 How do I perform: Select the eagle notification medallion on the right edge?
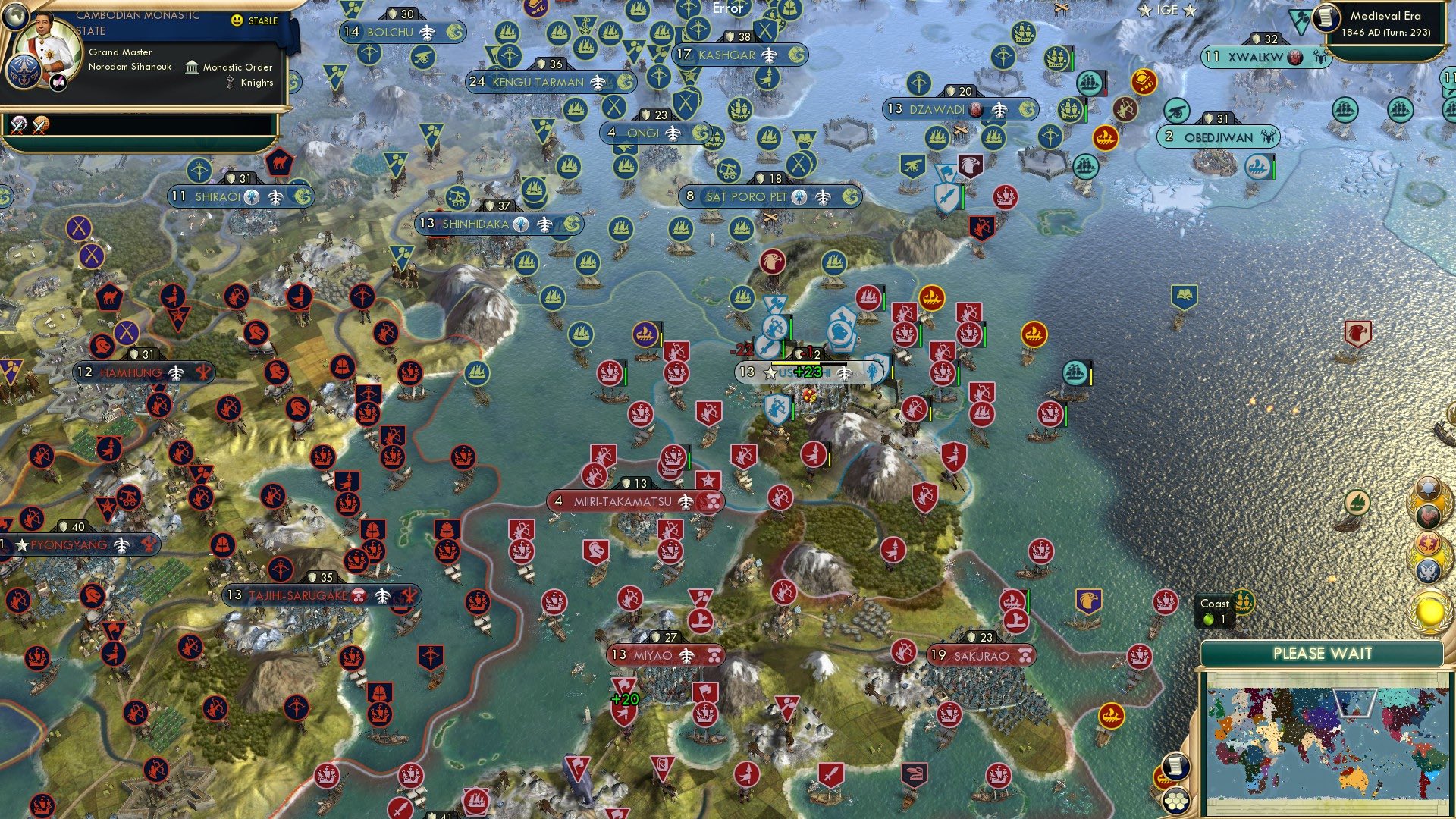click(x=1429, y=570)
